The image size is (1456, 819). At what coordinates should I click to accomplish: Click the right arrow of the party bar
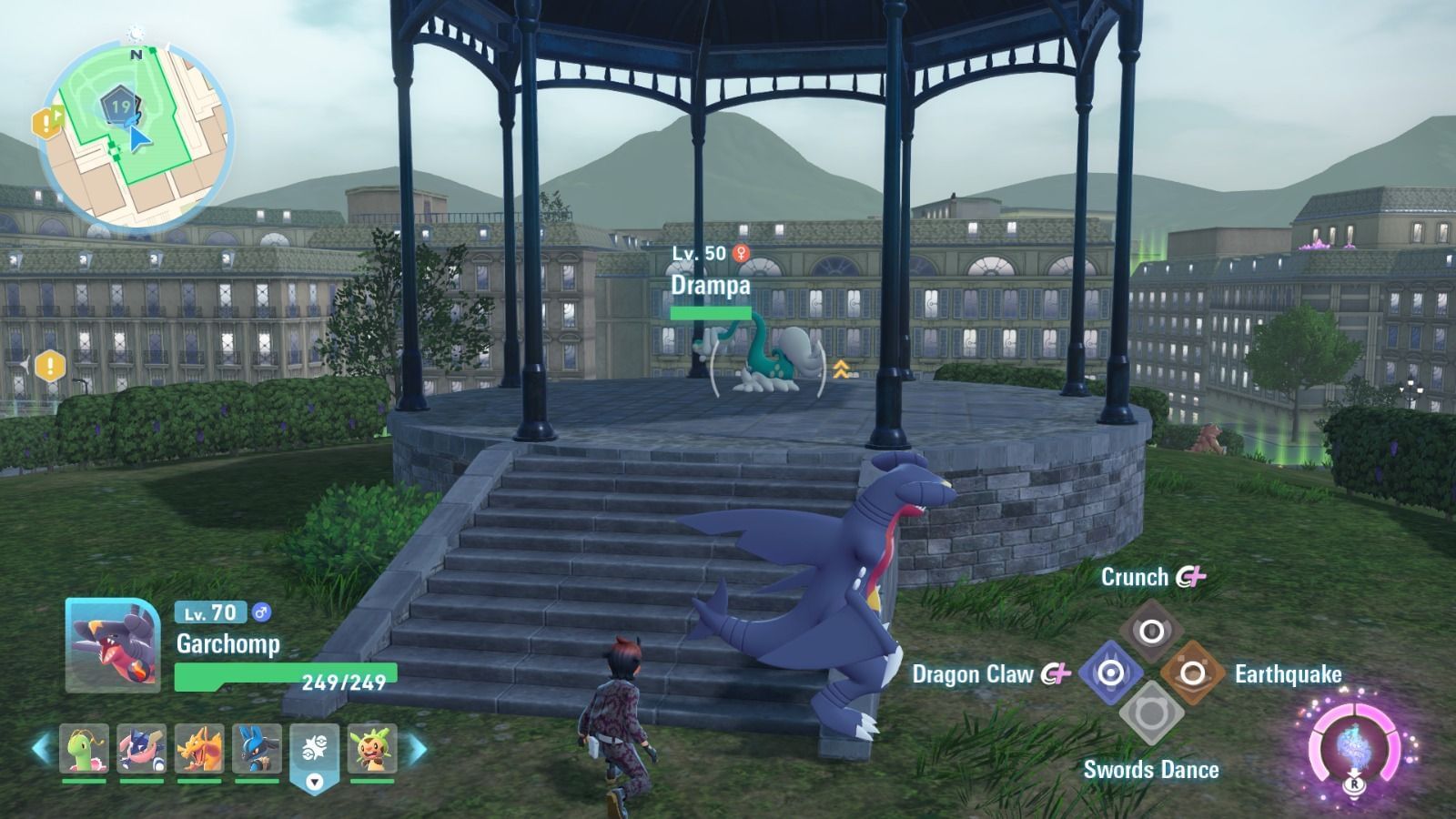point(417,749)
